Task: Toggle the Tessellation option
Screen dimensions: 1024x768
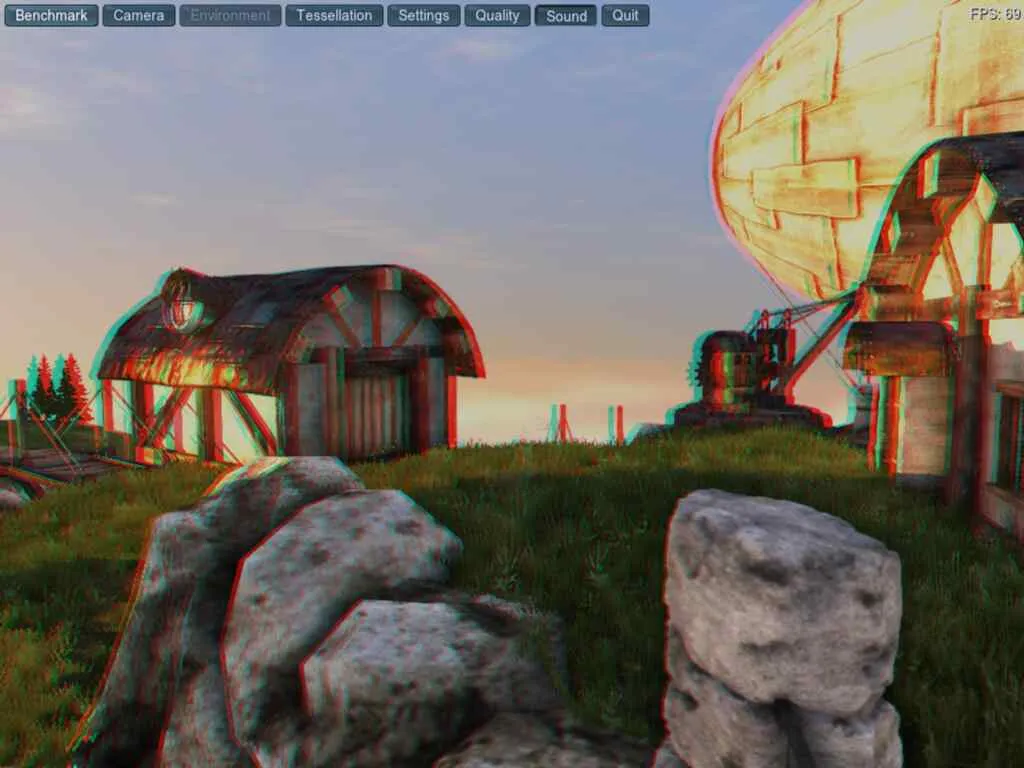Action: coord(334,15)
